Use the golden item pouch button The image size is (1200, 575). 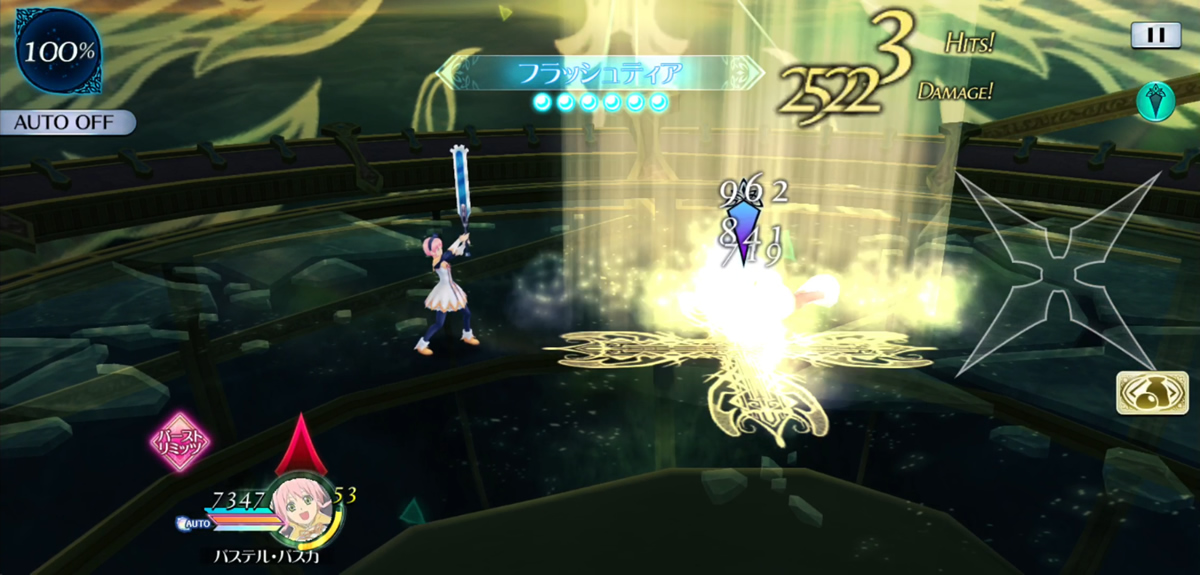(1145, 393)
